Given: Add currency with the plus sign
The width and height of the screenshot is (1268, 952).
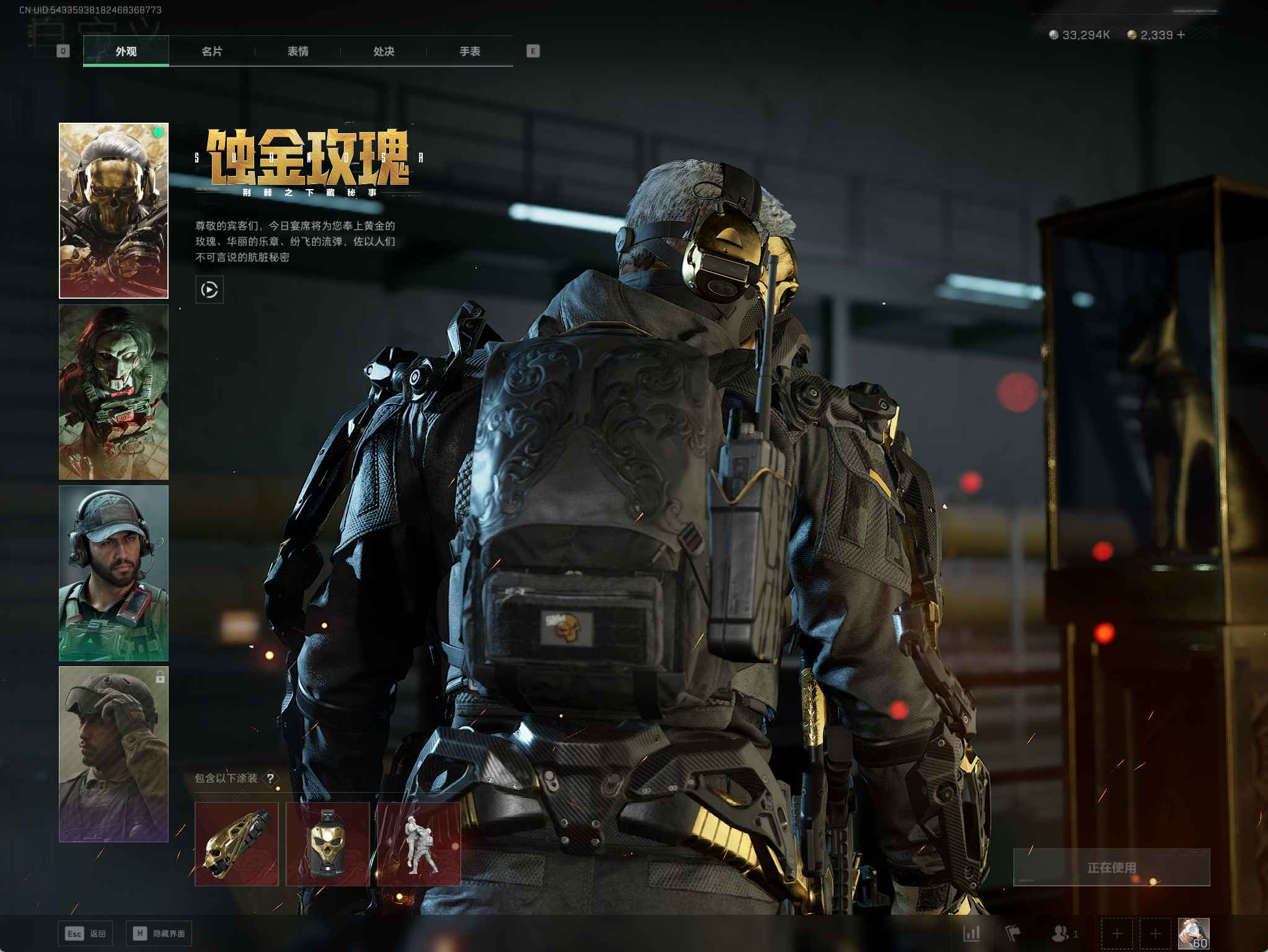Looking at the screenshot, I should [1181, 35].
